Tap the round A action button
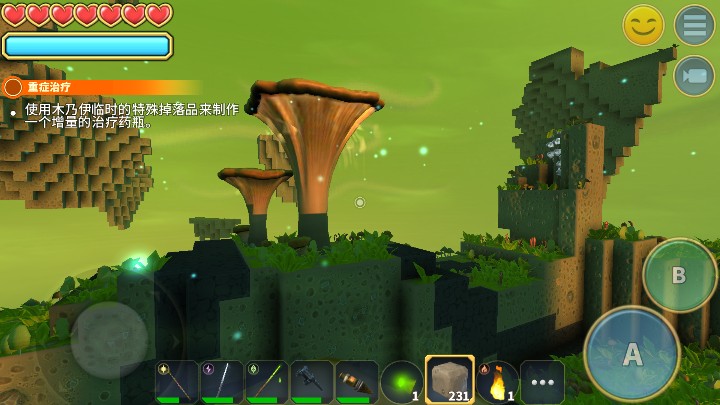Viewport: 720px width, 405px height. pos(632,353)
